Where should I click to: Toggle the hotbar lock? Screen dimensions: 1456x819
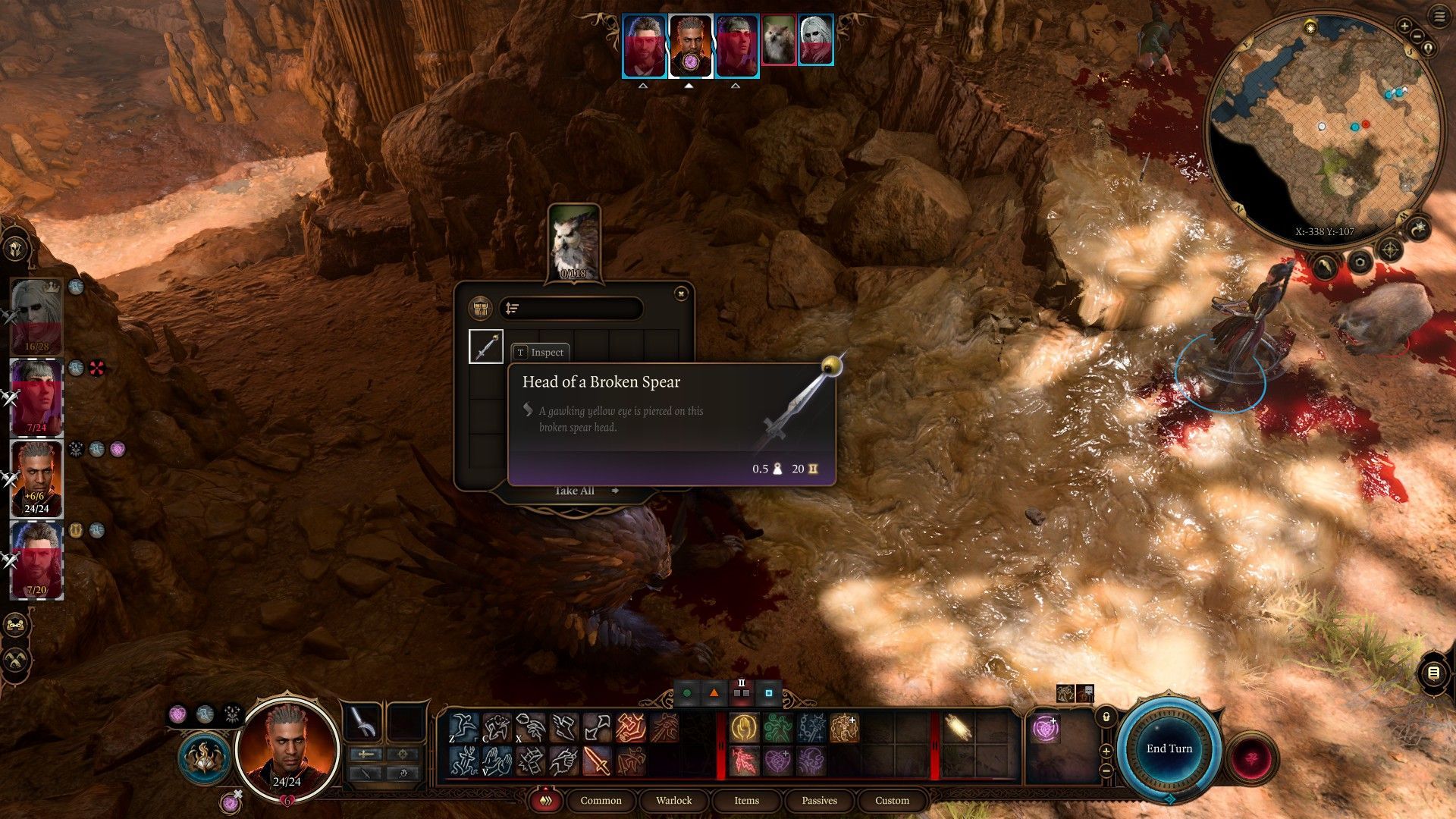1106,717
